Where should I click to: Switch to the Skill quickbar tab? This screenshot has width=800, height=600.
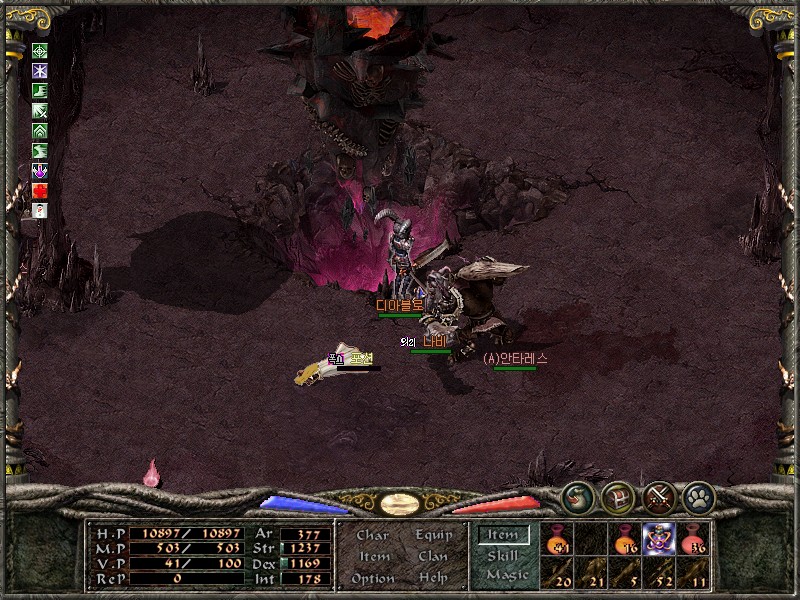(x=503, y=555)
